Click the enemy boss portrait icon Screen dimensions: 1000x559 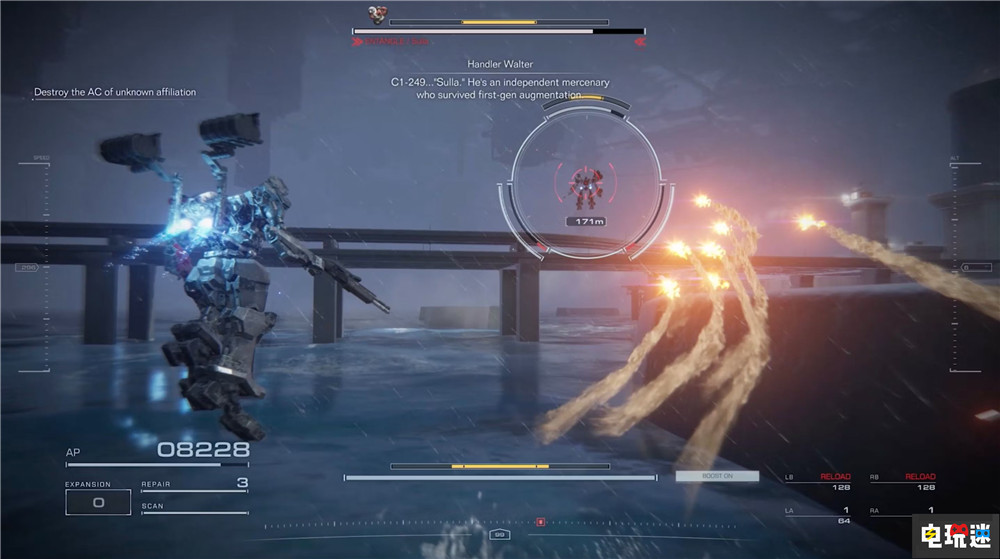click(x=376, y=14)
